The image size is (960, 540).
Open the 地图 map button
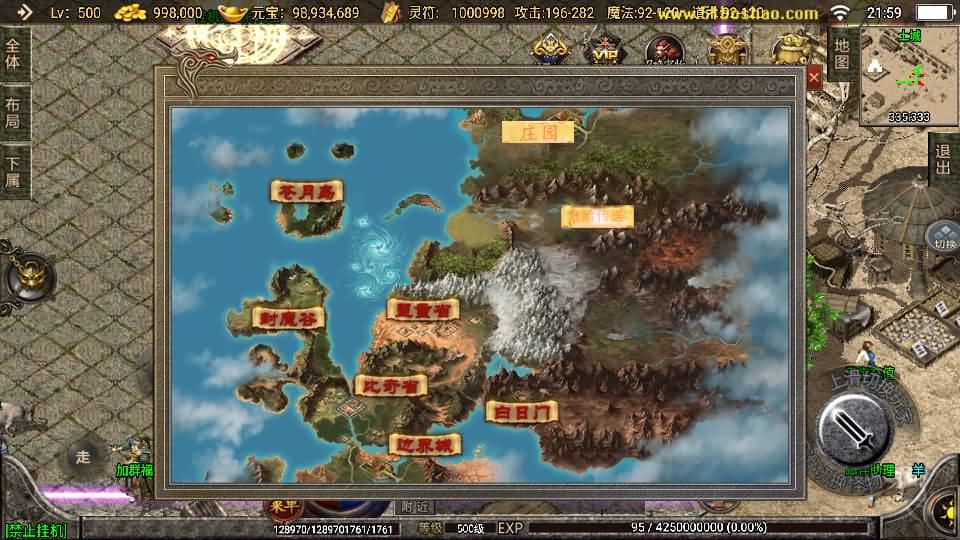842,53
